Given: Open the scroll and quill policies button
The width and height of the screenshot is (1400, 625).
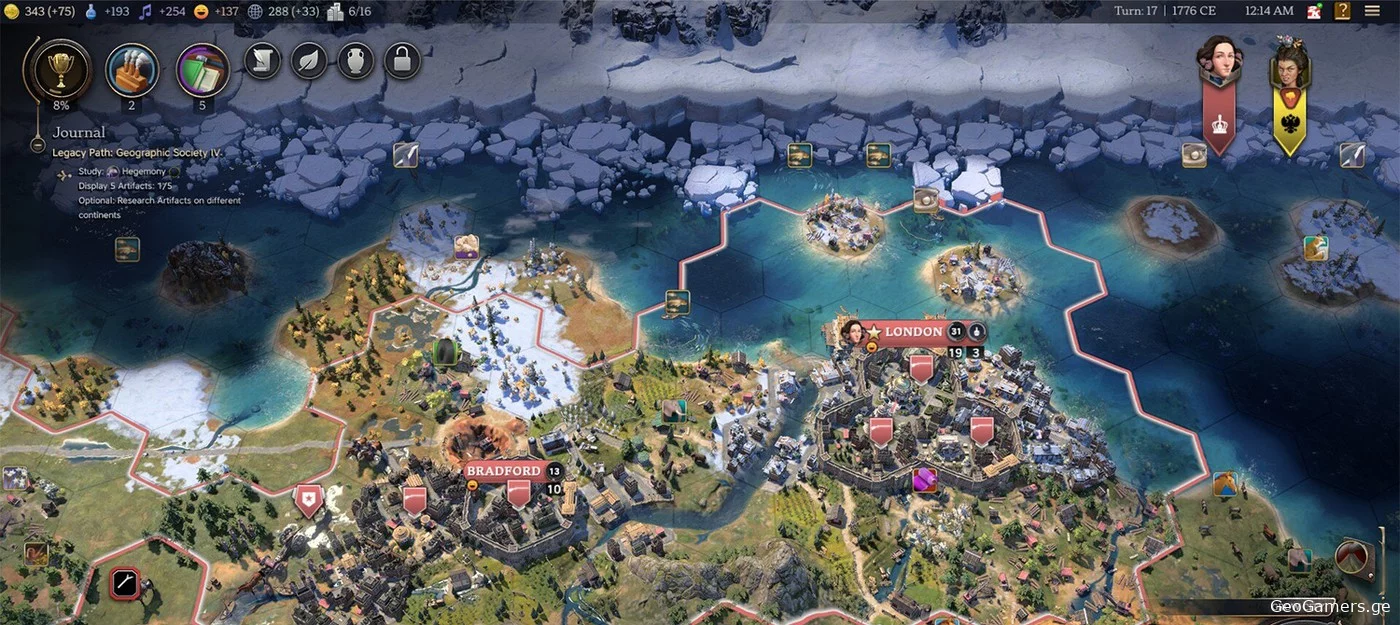Looking at the screenshot, I should [x=262, y=61].
